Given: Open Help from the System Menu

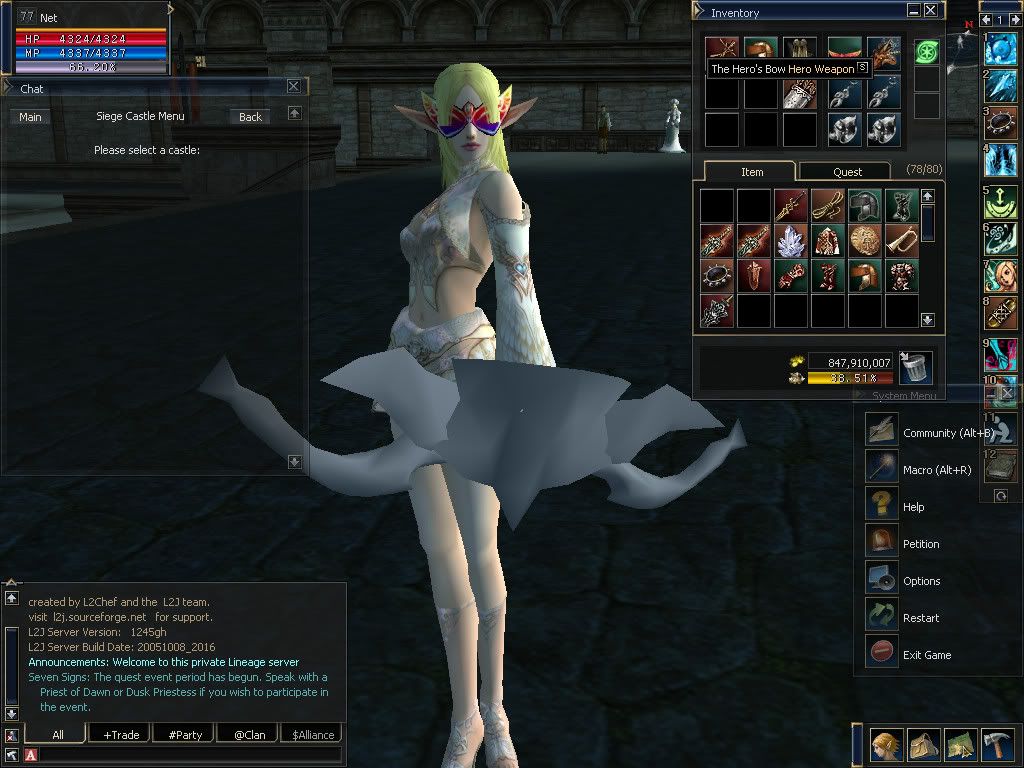Looking at the screenshot, I should pyautogui.click(x=913, y=507).
